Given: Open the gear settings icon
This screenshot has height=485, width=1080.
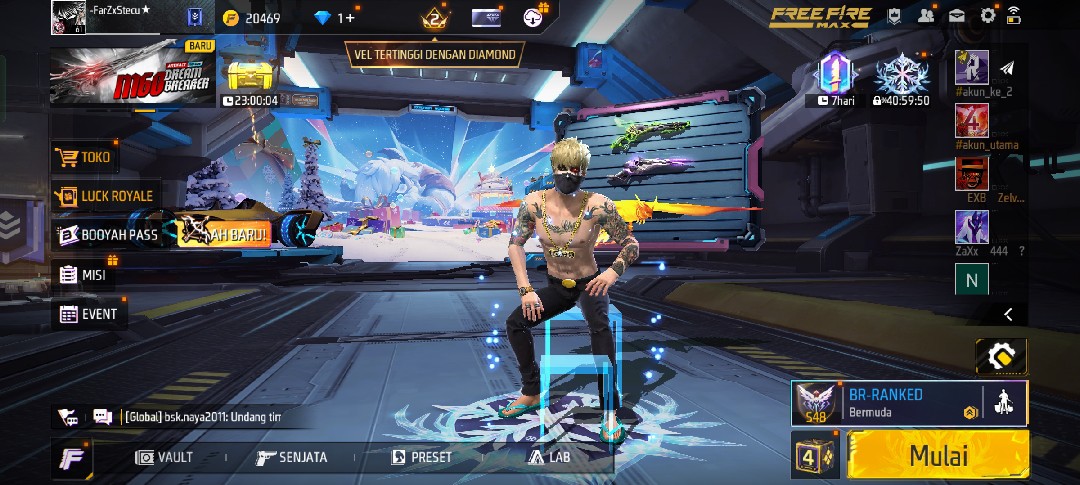Looking at the screenshot, I should [x=988, y=15].
